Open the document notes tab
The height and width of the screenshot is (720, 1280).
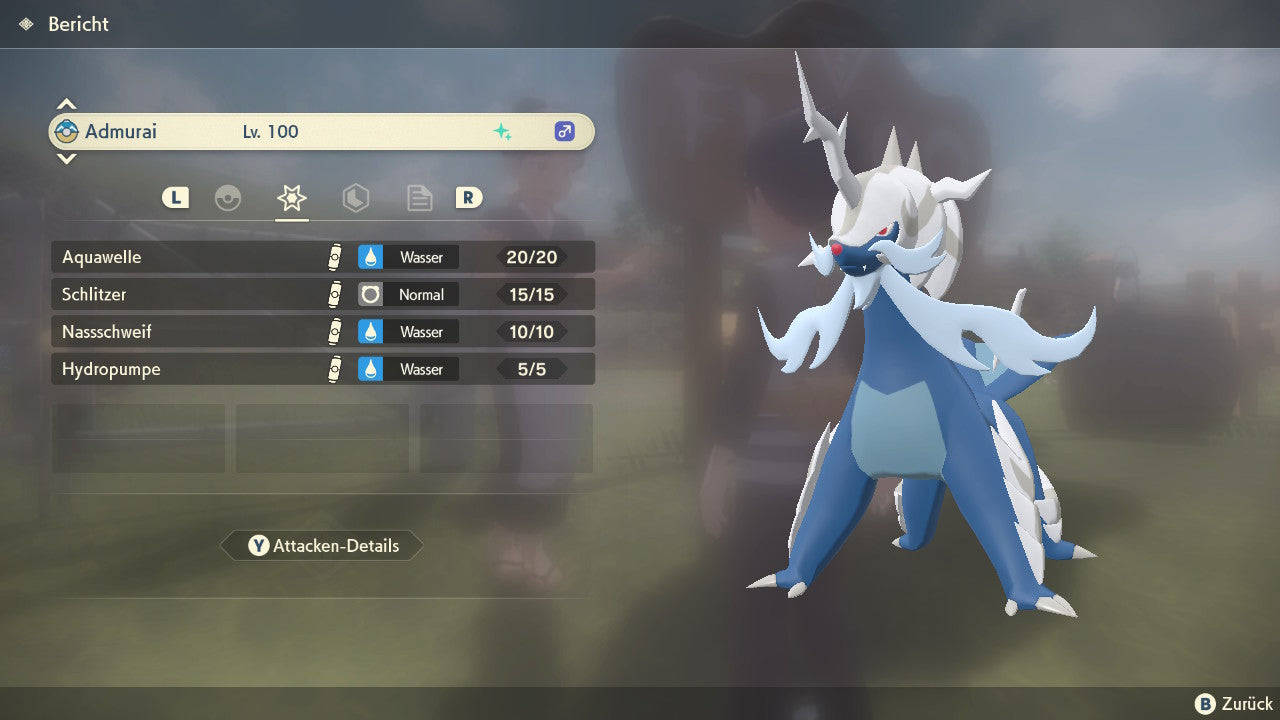(420, 198)
